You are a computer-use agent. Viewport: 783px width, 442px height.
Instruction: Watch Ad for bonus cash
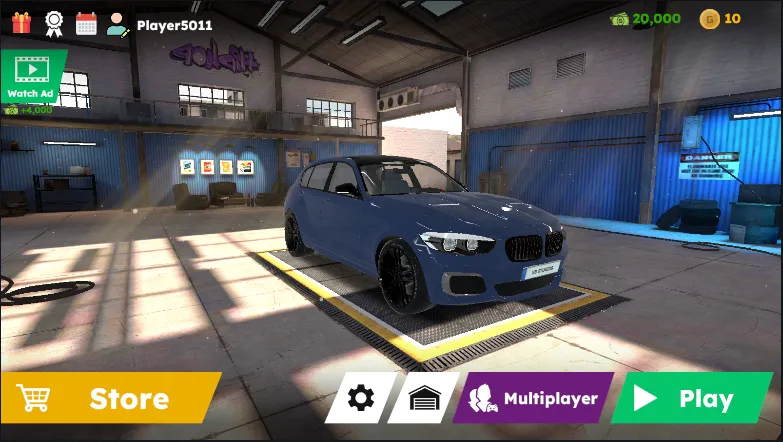pyautogui.click(x=31, y=75)
